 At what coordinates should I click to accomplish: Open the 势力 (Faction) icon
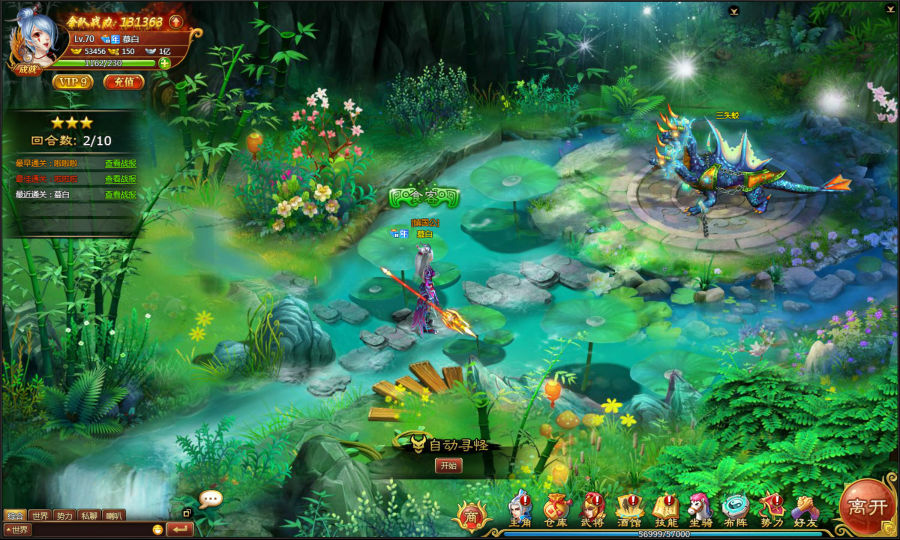point(771,508)
